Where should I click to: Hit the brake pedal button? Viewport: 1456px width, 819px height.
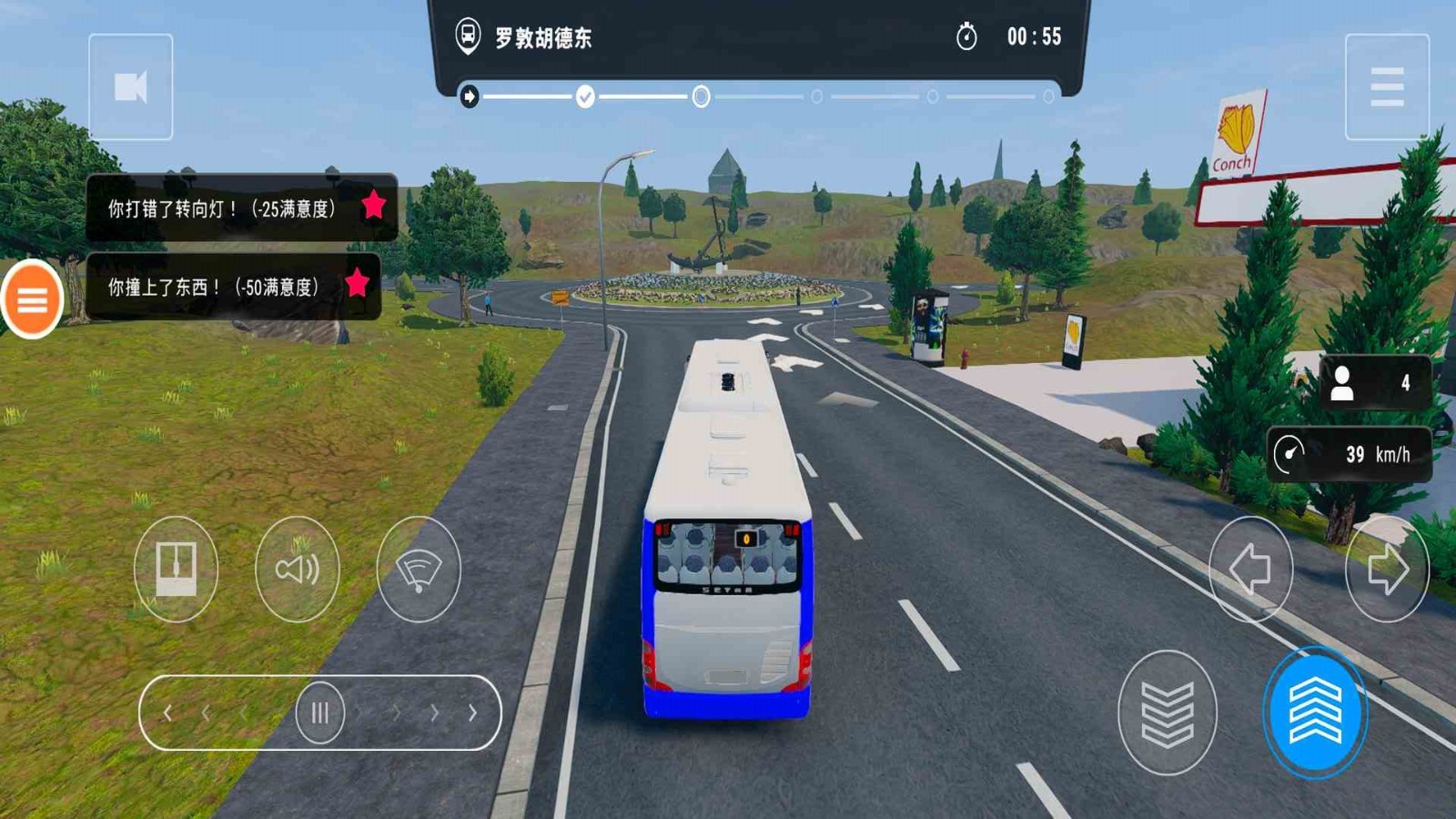[1167, 713]
